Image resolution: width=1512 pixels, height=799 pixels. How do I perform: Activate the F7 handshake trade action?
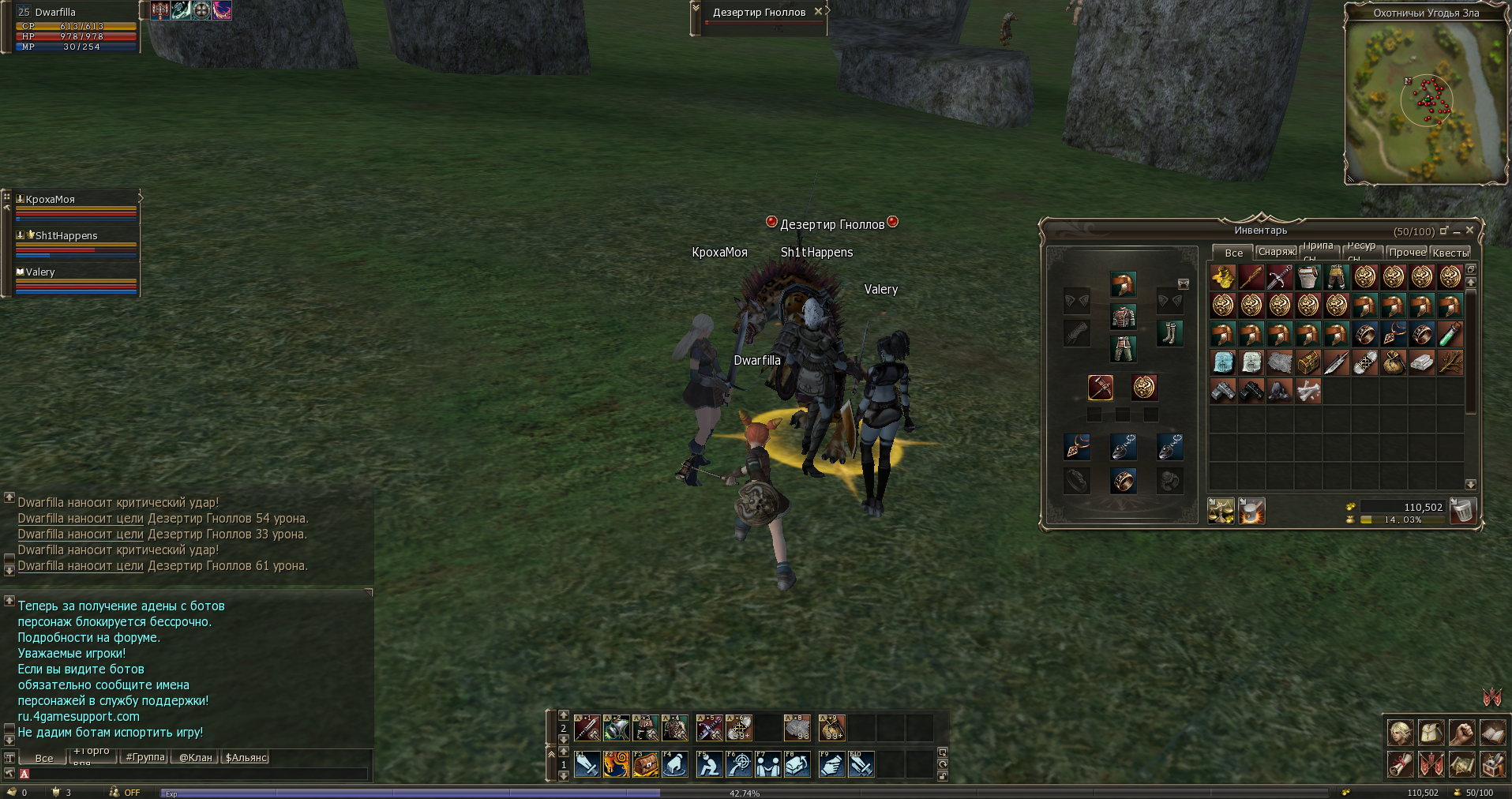click(x=767, y=764)
